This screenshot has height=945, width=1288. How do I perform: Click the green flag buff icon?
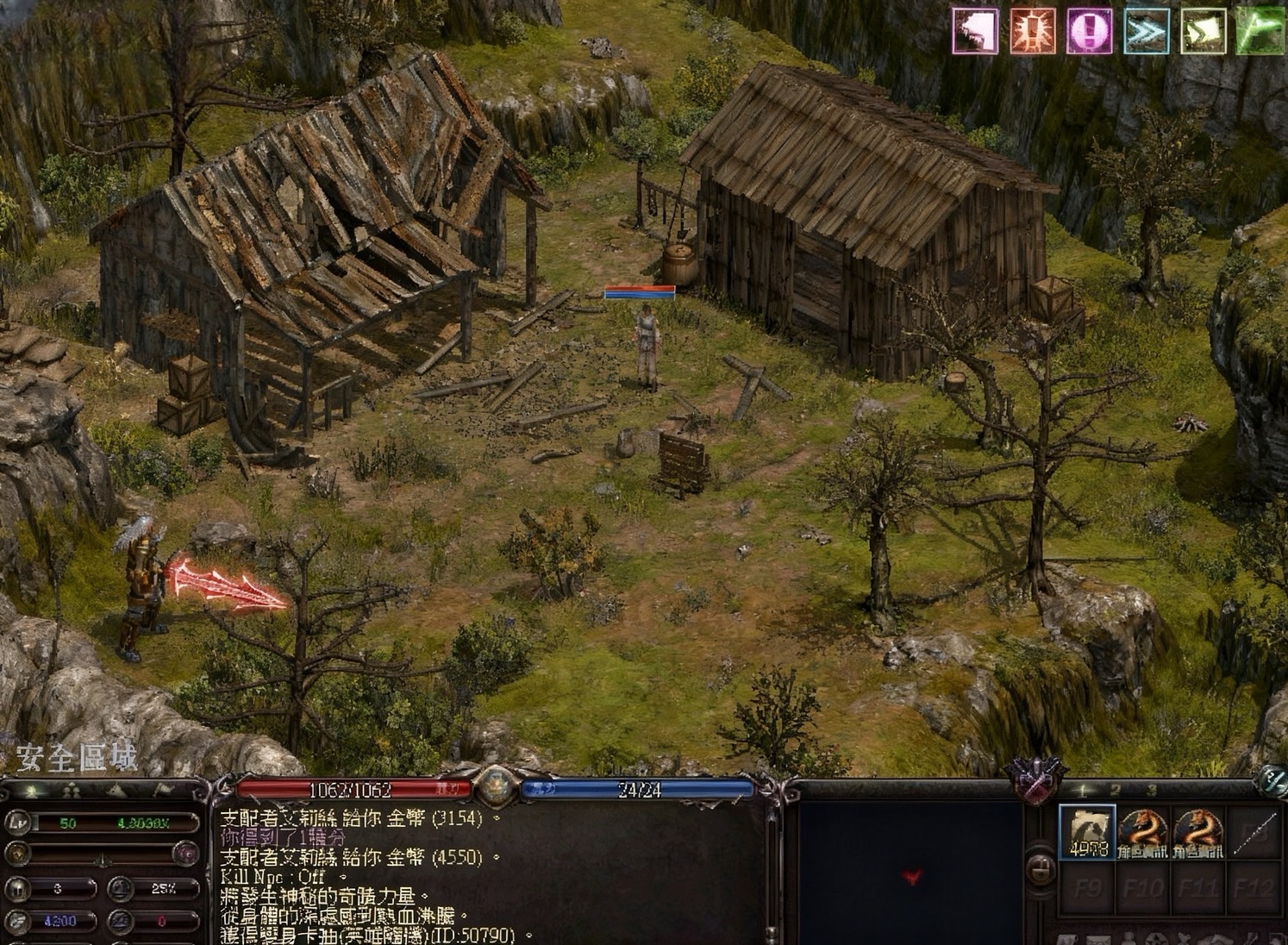click(1260, 32)
